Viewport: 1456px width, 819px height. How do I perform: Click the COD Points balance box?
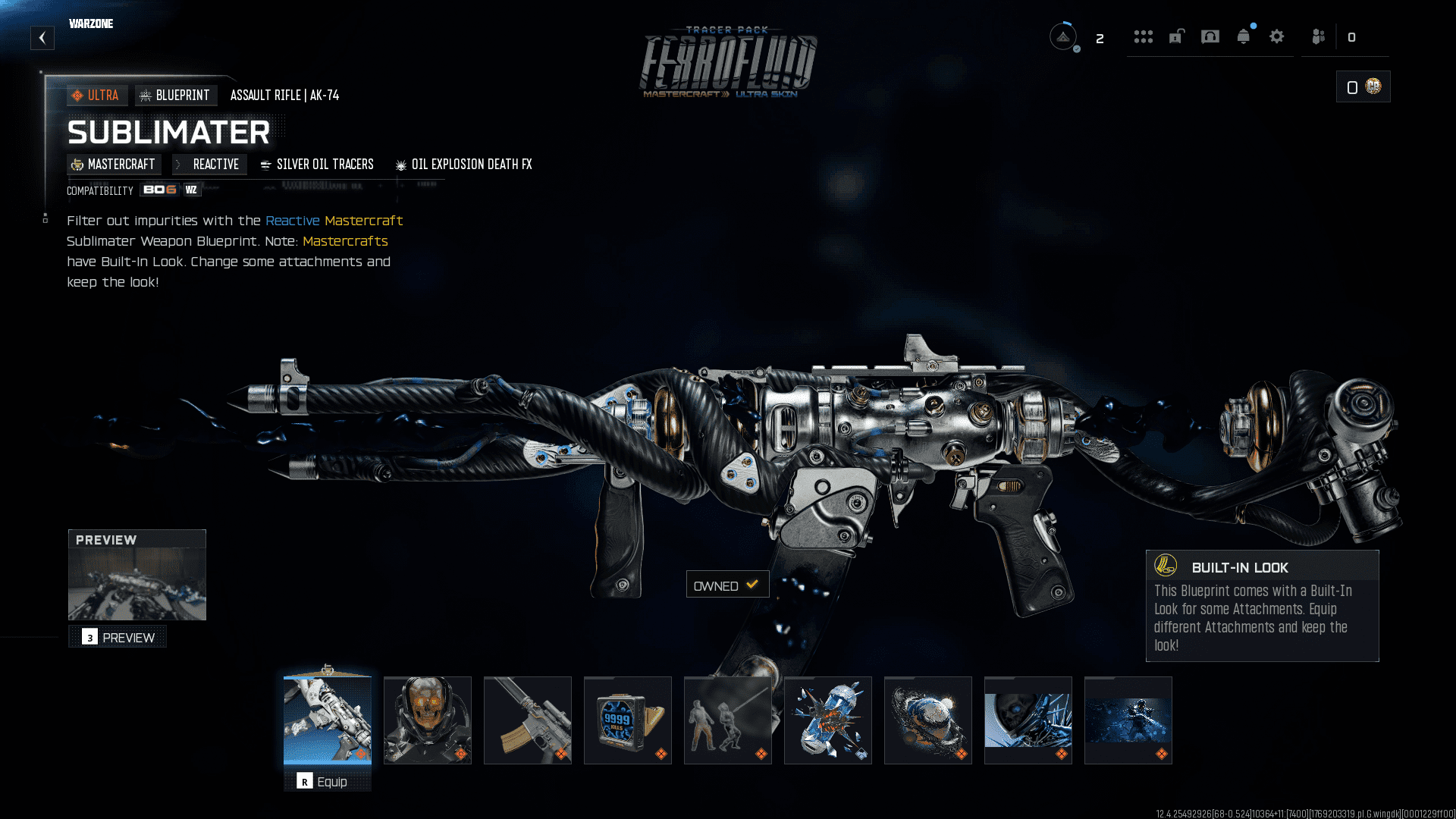pos(1363,87)
